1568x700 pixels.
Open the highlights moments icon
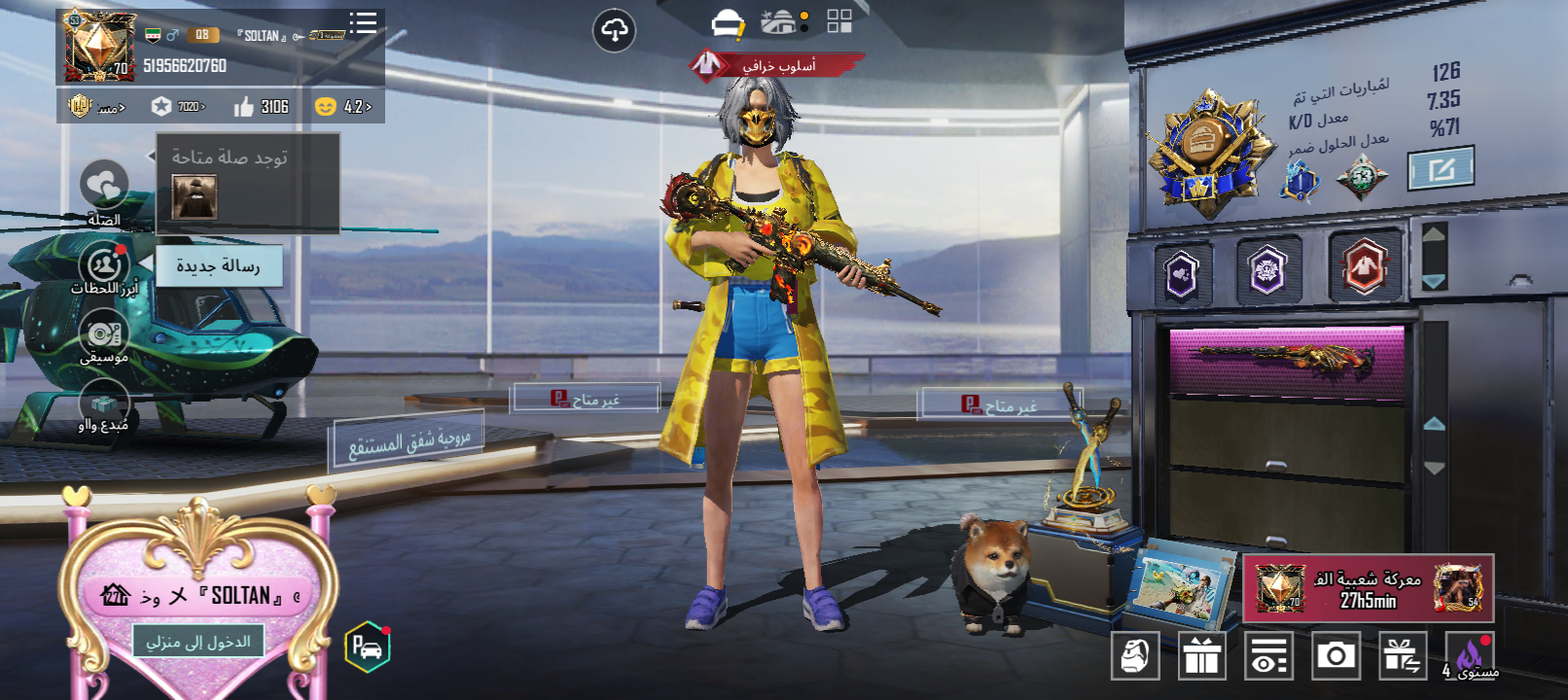coord(103,264)
